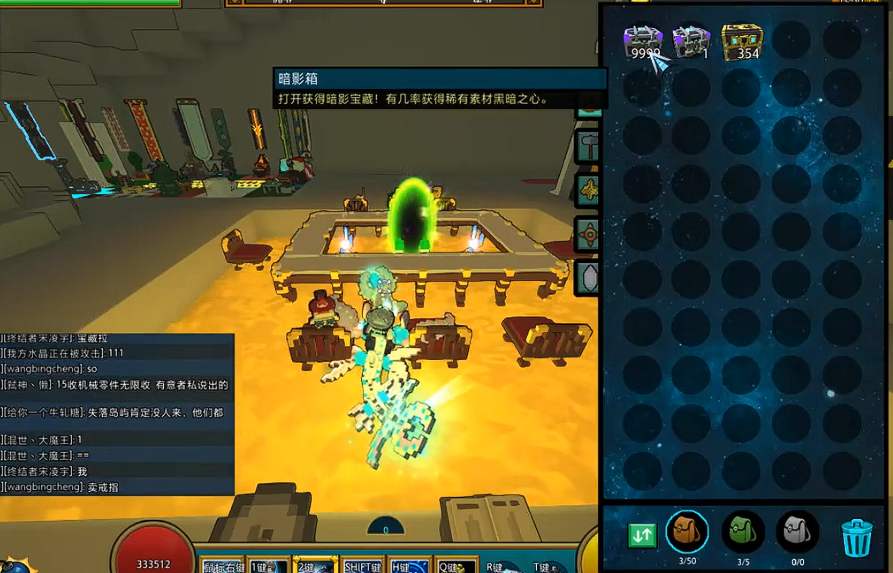Viewport: 893px width, 573px height.
Task: Click the chat log panel
Action: click(117, 413)
